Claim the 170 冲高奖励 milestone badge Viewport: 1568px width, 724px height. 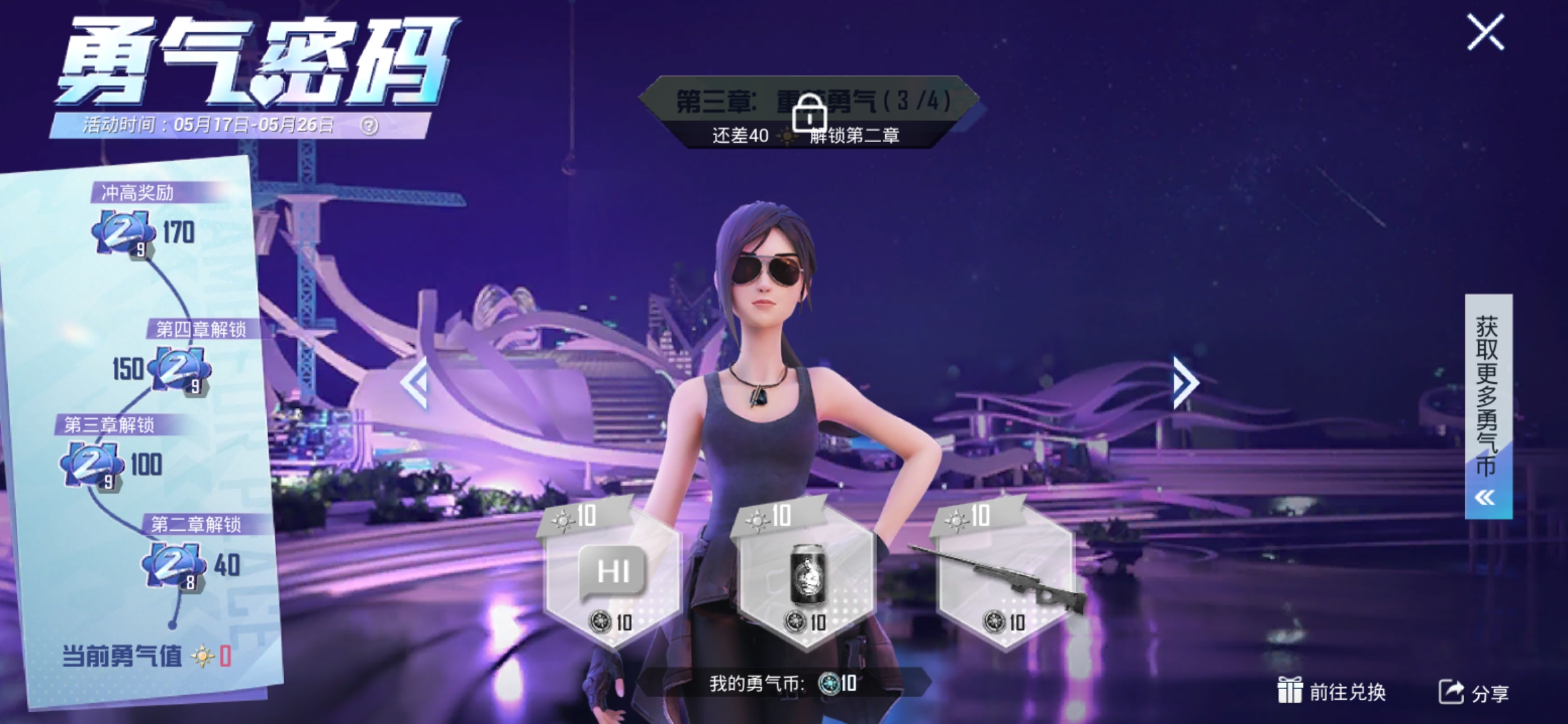tap(123, 233)
